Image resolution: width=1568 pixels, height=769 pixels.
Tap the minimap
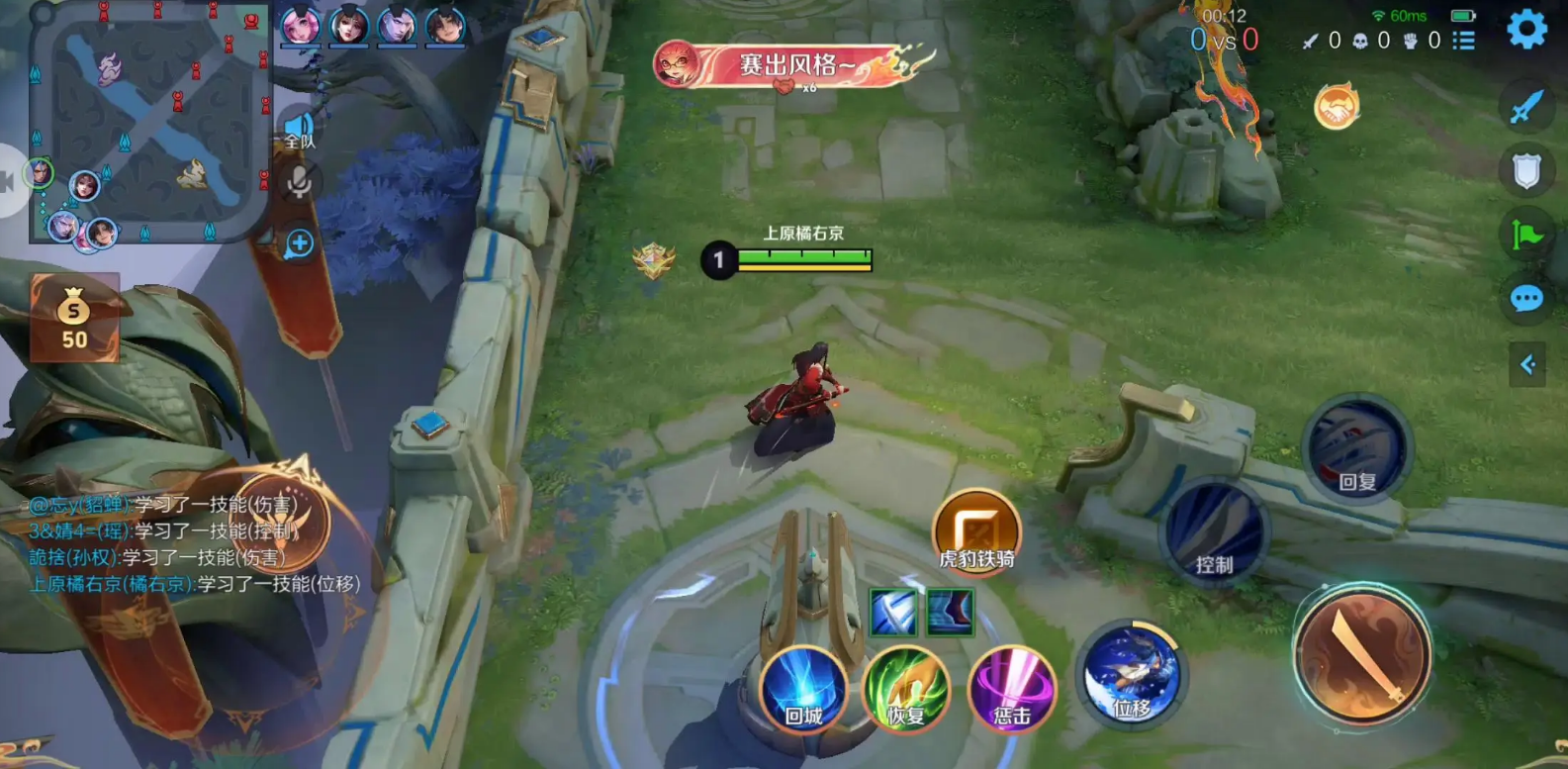pyautogui.click(x=150, y=123)
